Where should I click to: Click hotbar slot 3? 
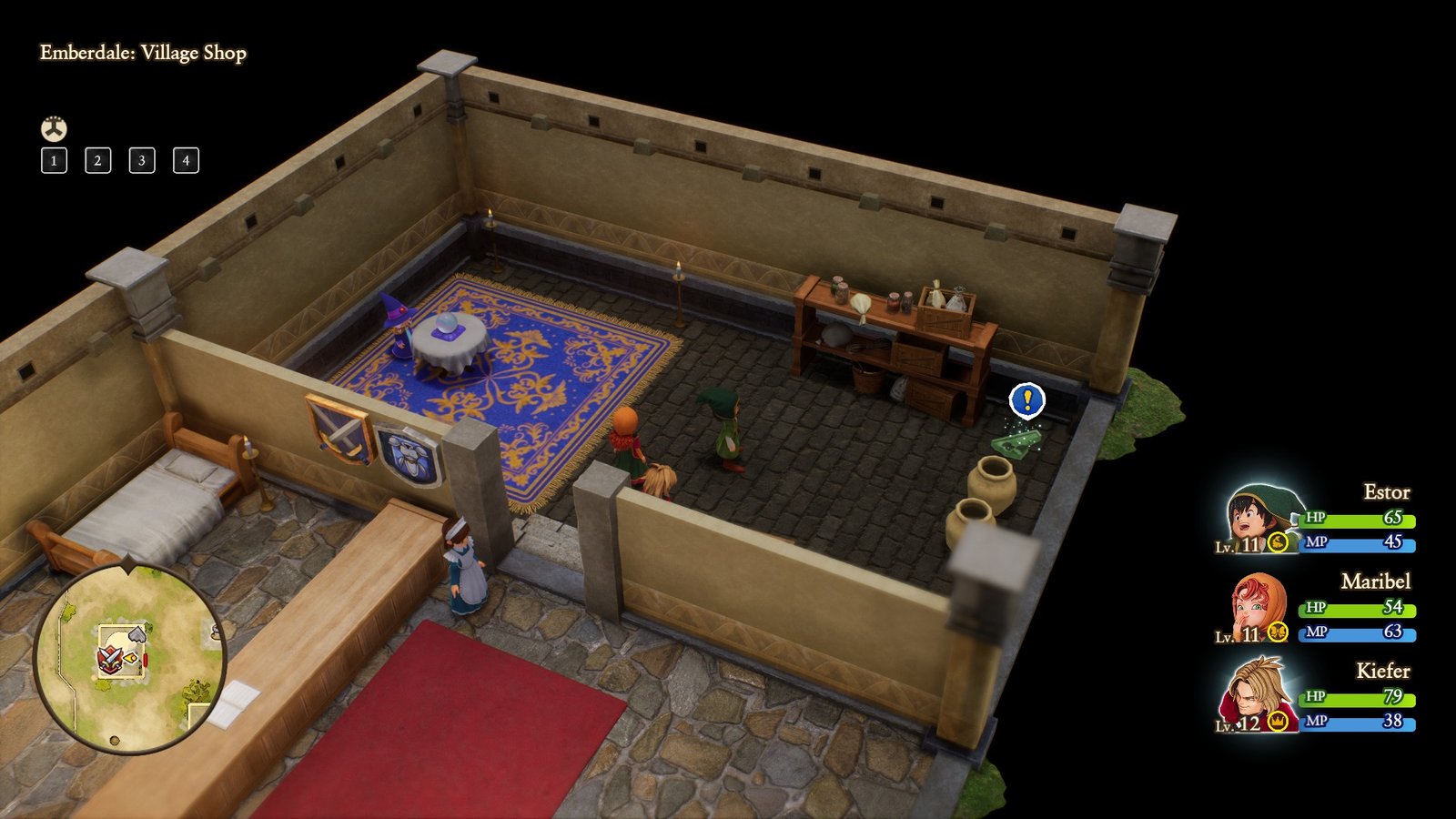140,162
